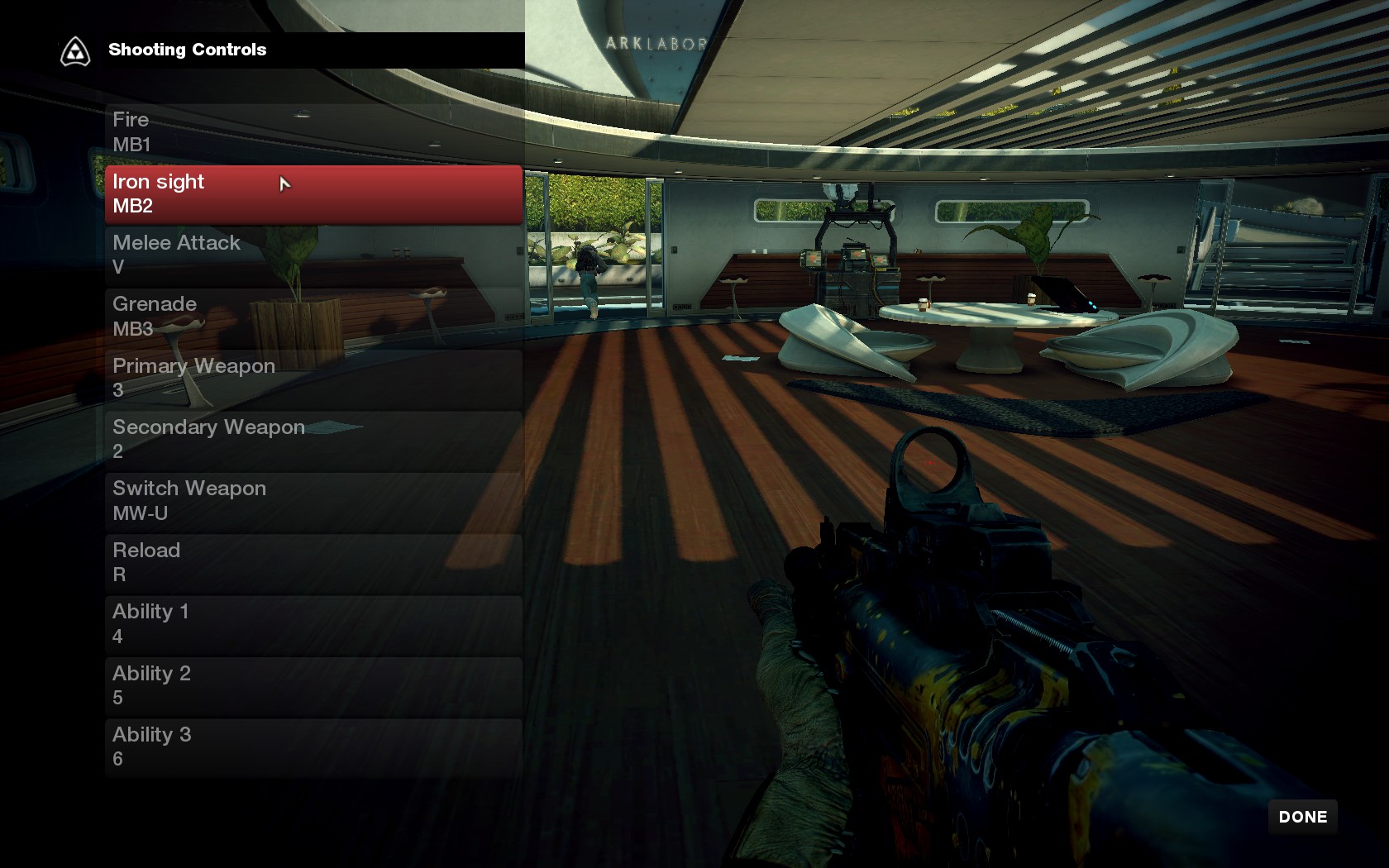Pick the Reload control row
The height and width of the screenshot is (868, 1389).
[x=313, y=562]
